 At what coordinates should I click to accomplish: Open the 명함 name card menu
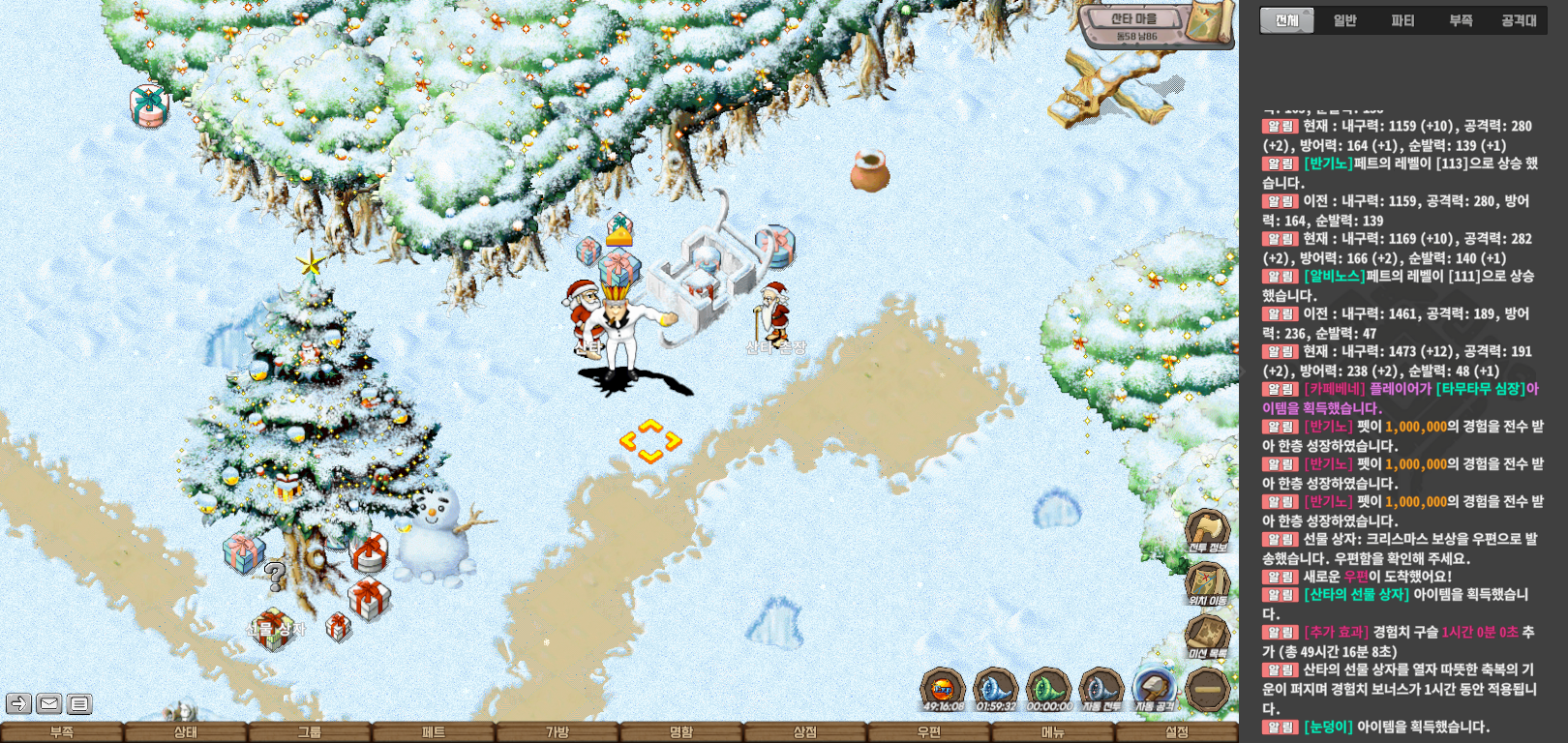[x=681, y=732]
